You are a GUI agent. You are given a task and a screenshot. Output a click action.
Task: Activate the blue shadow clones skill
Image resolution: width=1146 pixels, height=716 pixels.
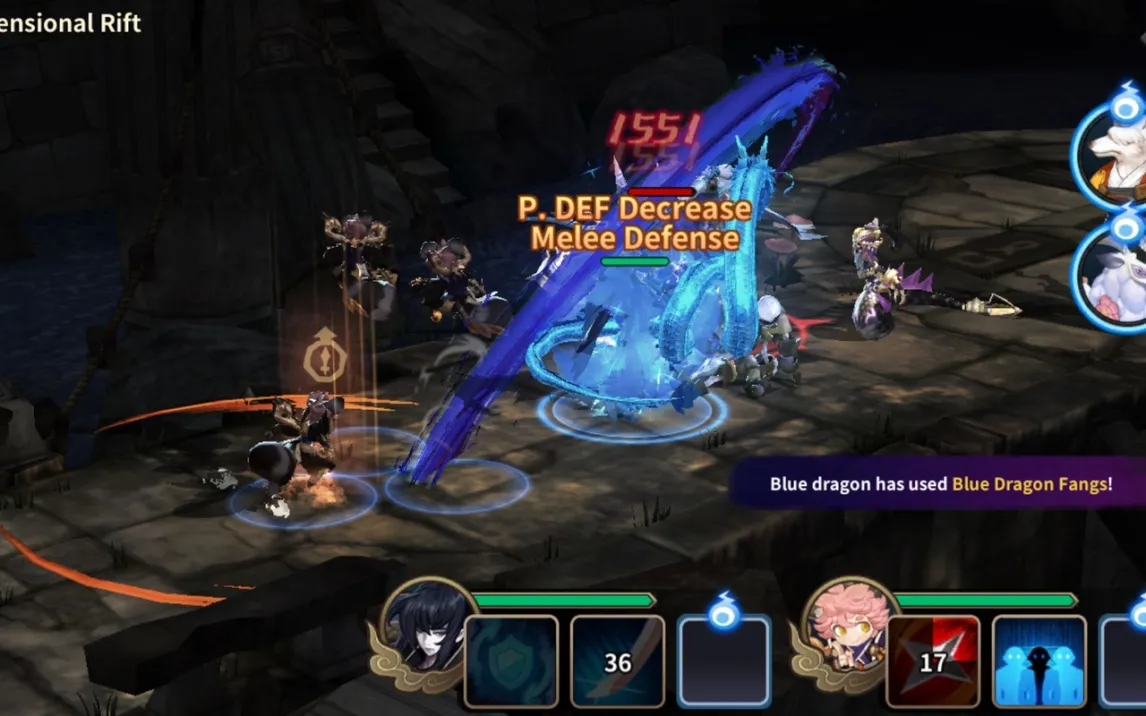coord(1039,661)
